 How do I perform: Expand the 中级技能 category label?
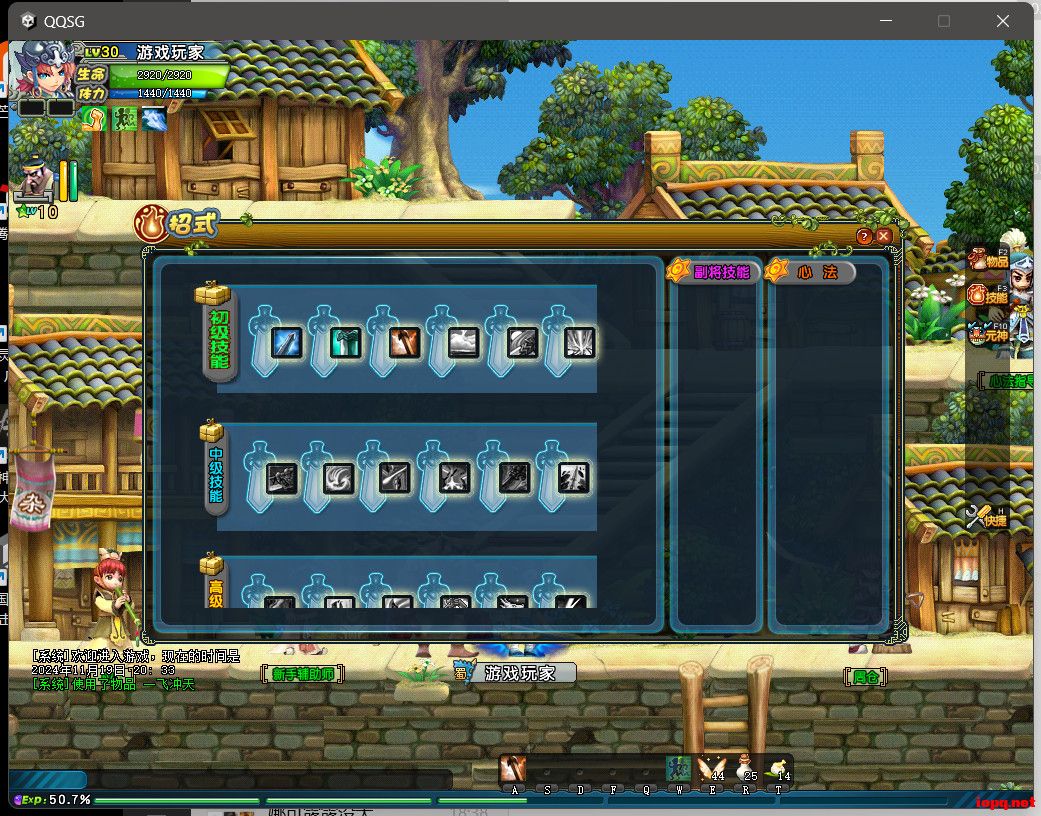[215, 473]
